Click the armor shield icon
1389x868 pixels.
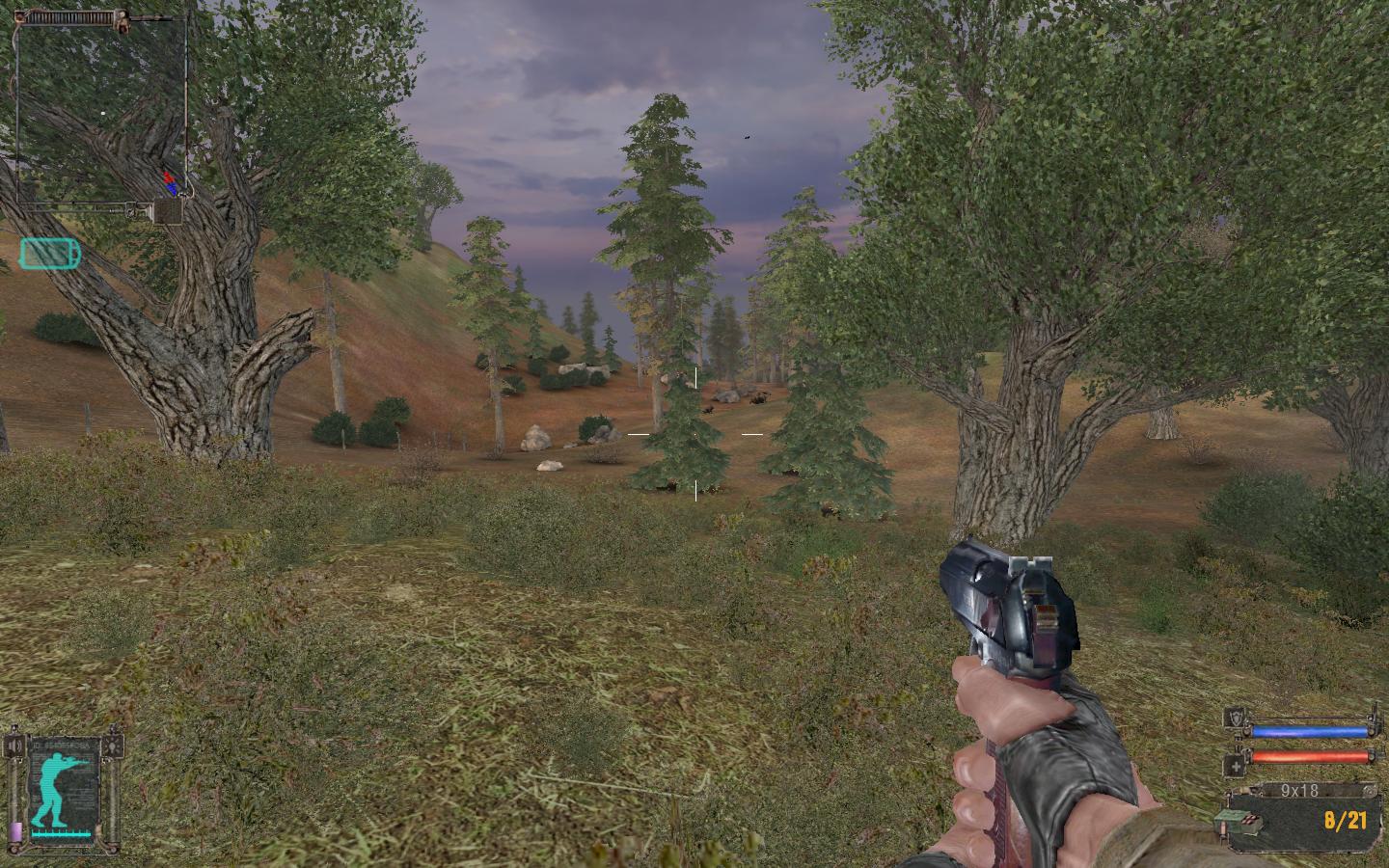pyautogui.click(x=1234, y=718)
